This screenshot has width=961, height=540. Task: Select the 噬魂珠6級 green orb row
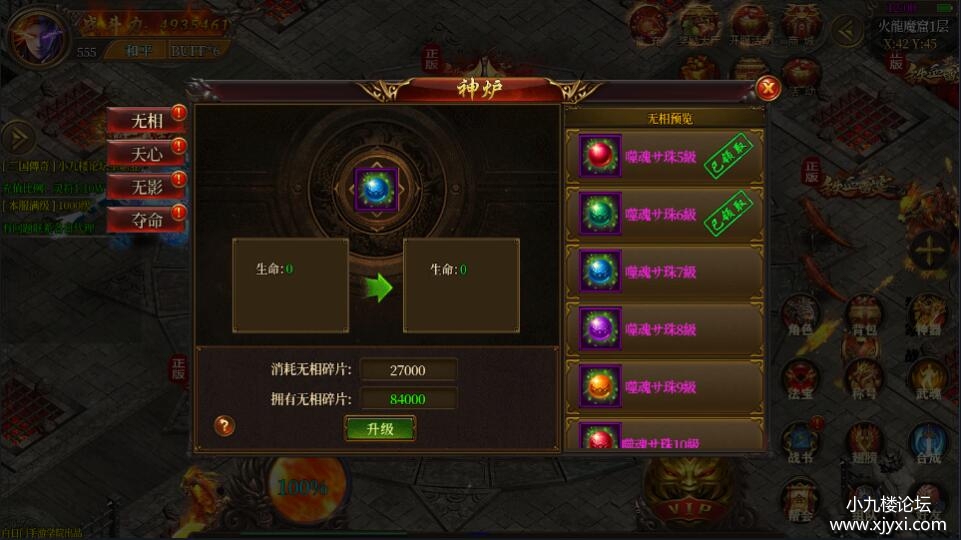664,213
